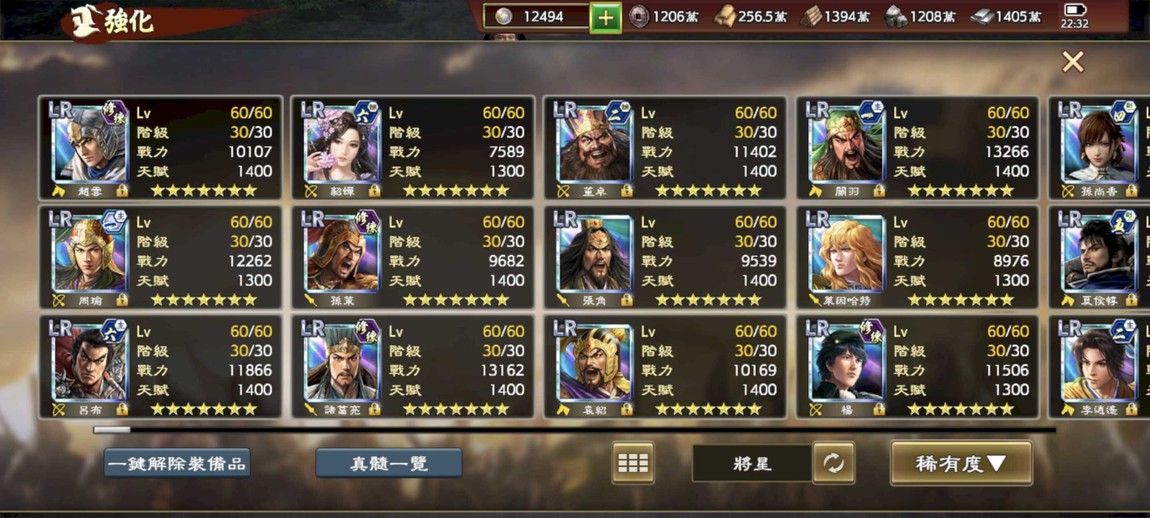Choose the 貂蟬 general card

pos(412,148)
